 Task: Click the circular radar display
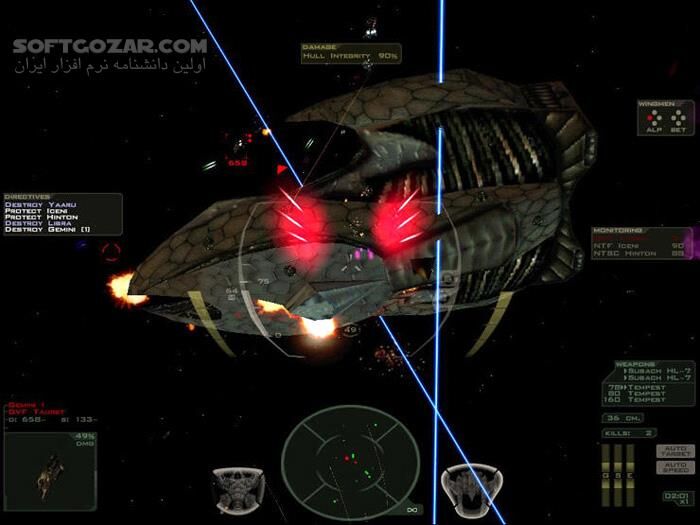point(347,465)
